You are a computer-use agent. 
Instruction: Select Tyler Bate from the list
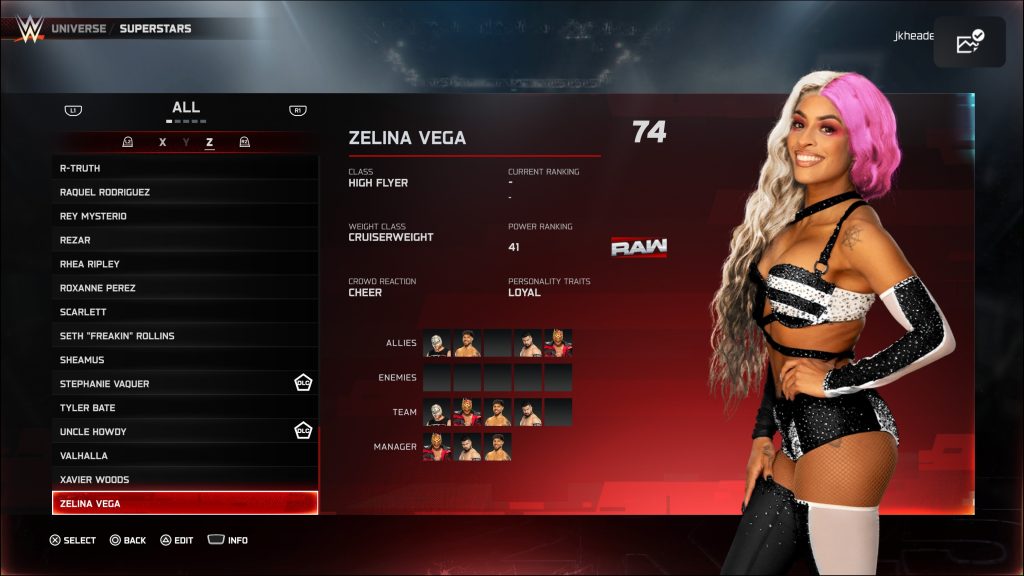click(x=185, y=408)
